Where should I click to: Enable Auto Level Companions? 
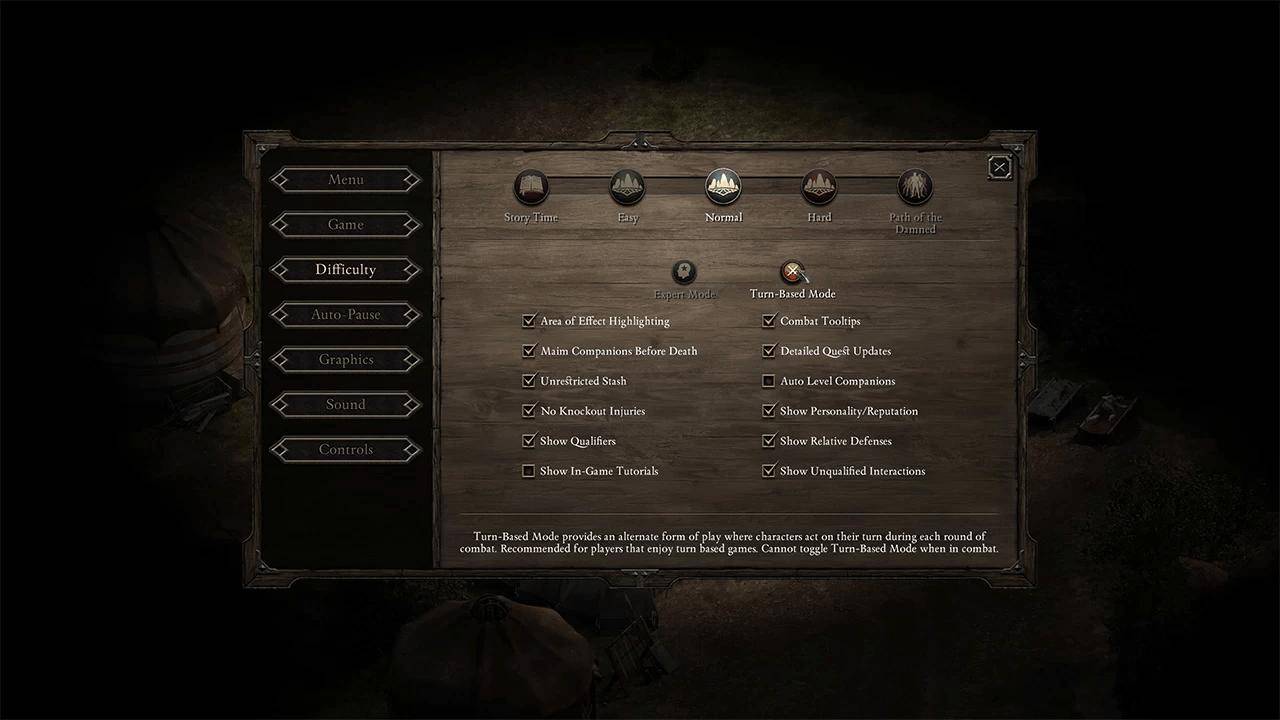[769, 381]
